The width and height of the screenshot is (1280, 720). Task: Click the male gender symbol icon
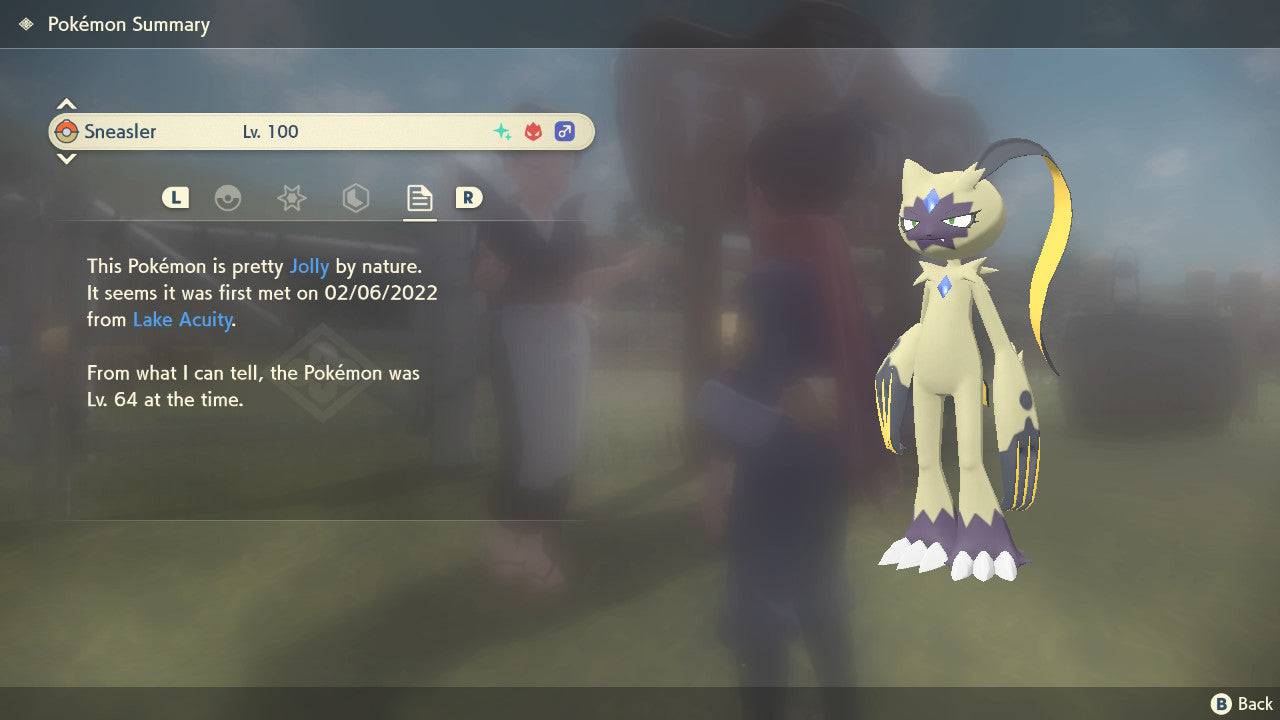click(x=565, y=131)
